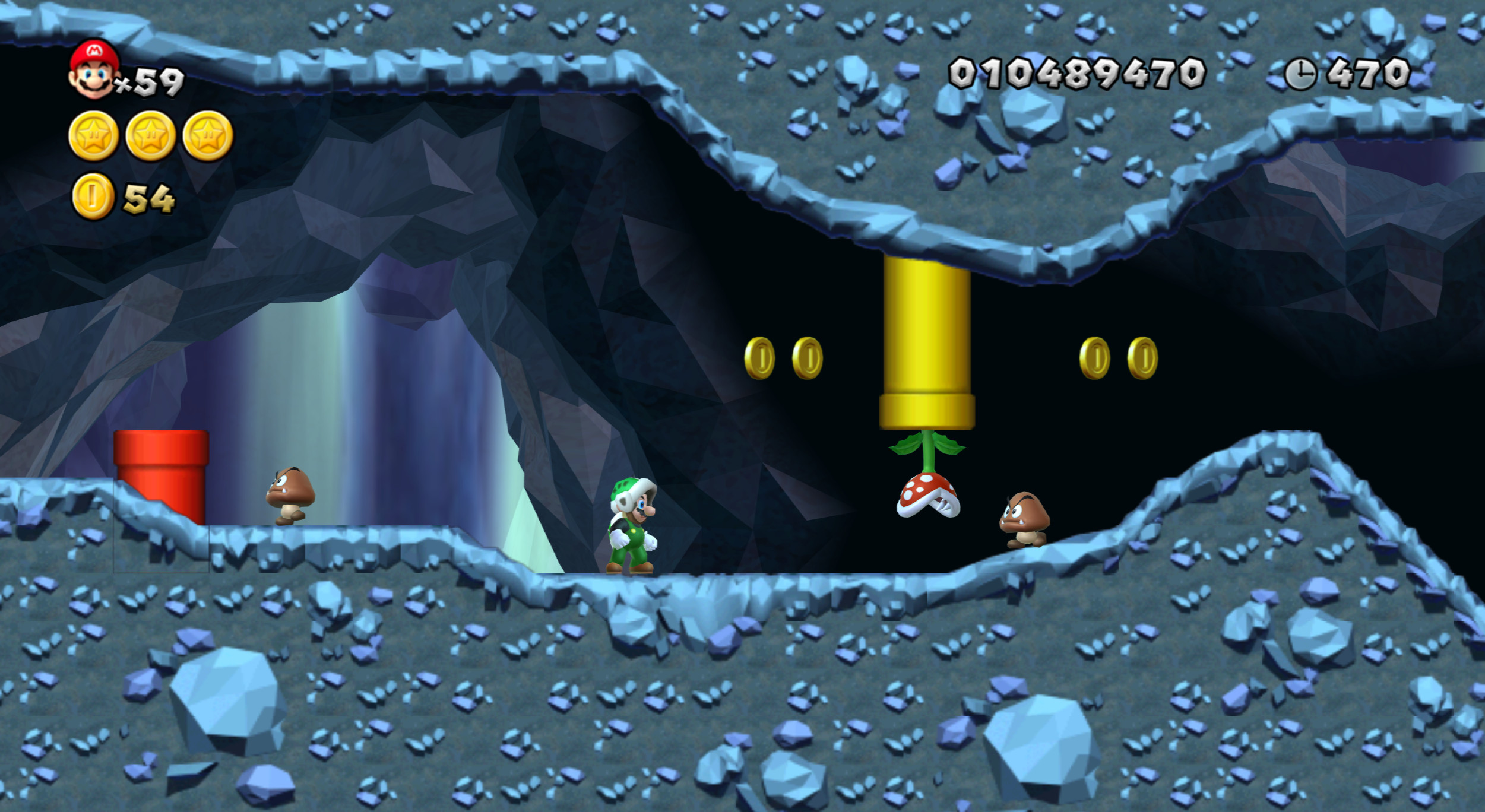
Task: Select the second star coin indicator
Action: 151,134
